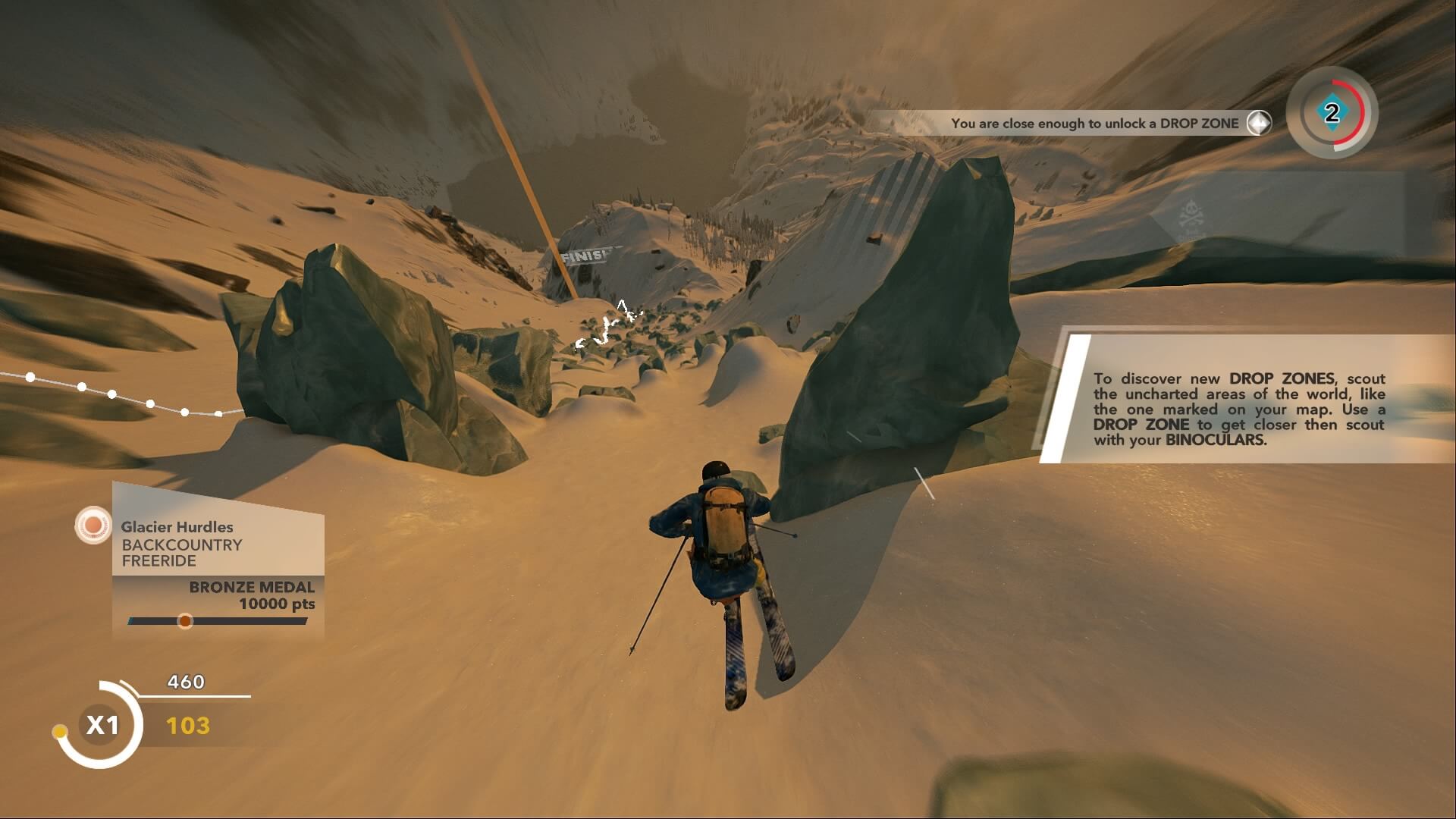Image resolution: width=1456 pixels, height=819 pixels.
Task: Click the drop zone diamond icon beside the notification
Action: click(1259, 122)
